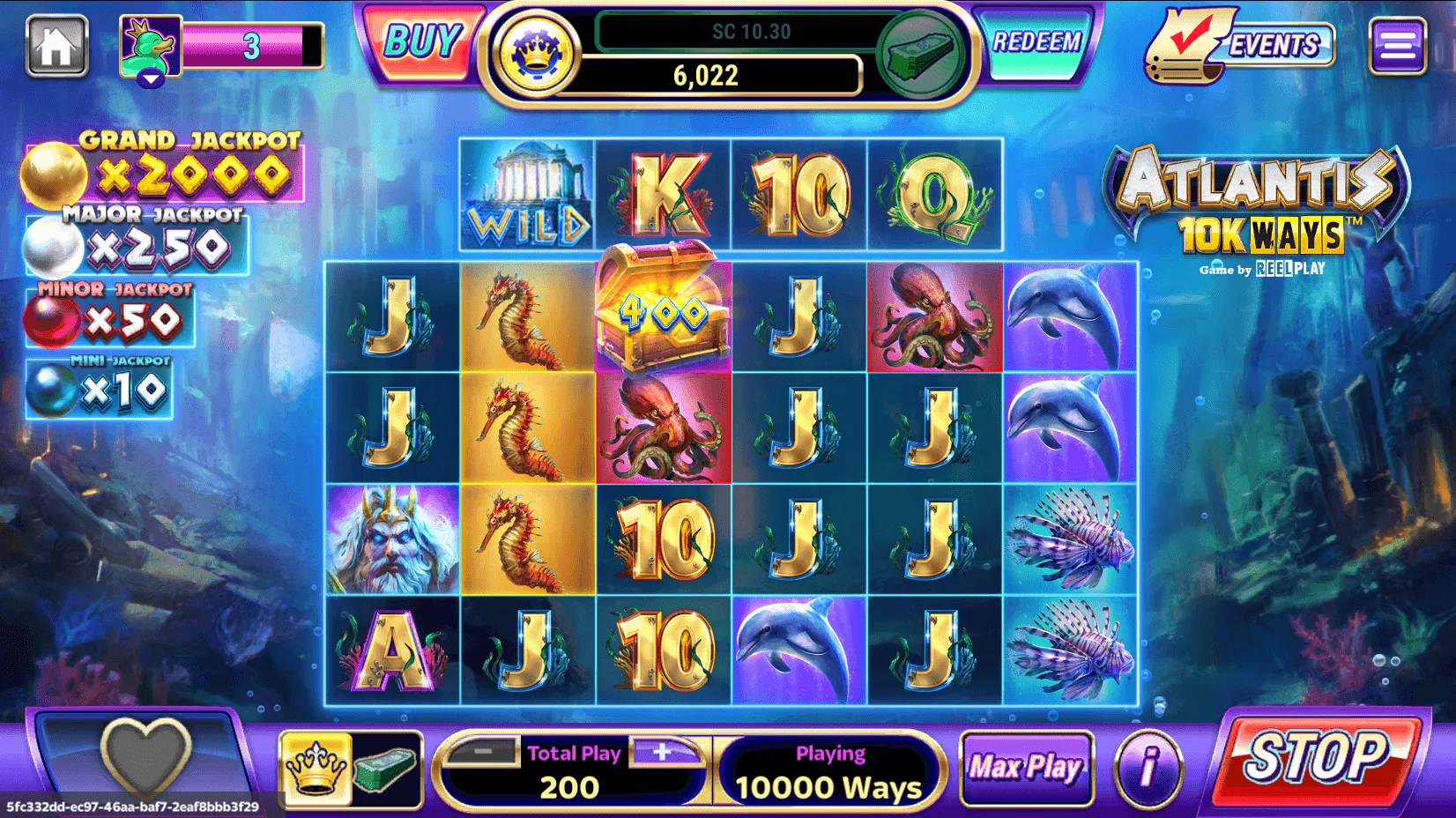1456x818 pixels.
Task: Open the duck avatar profile
Action: 151,48
